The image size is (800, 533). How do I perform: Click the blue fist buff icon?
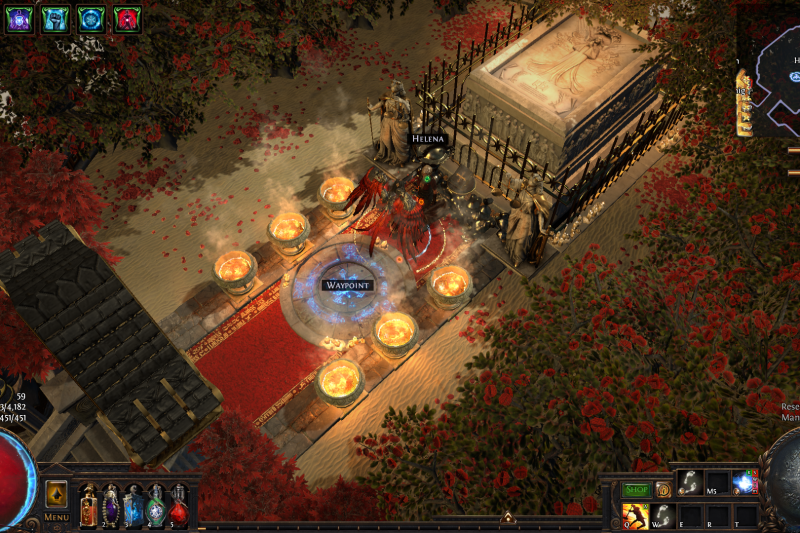point(55,18)
